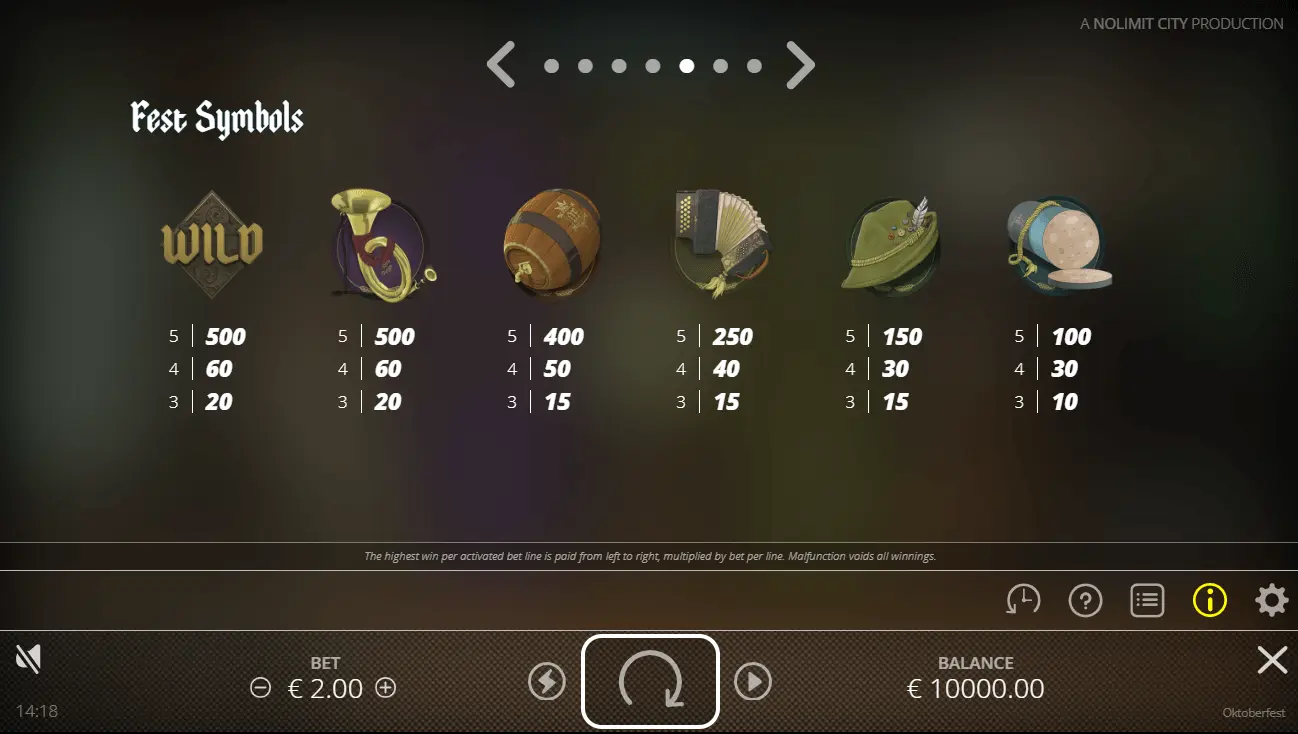Open the game history clock icon
The image size is (1298, 734).
pos(1023,600)
